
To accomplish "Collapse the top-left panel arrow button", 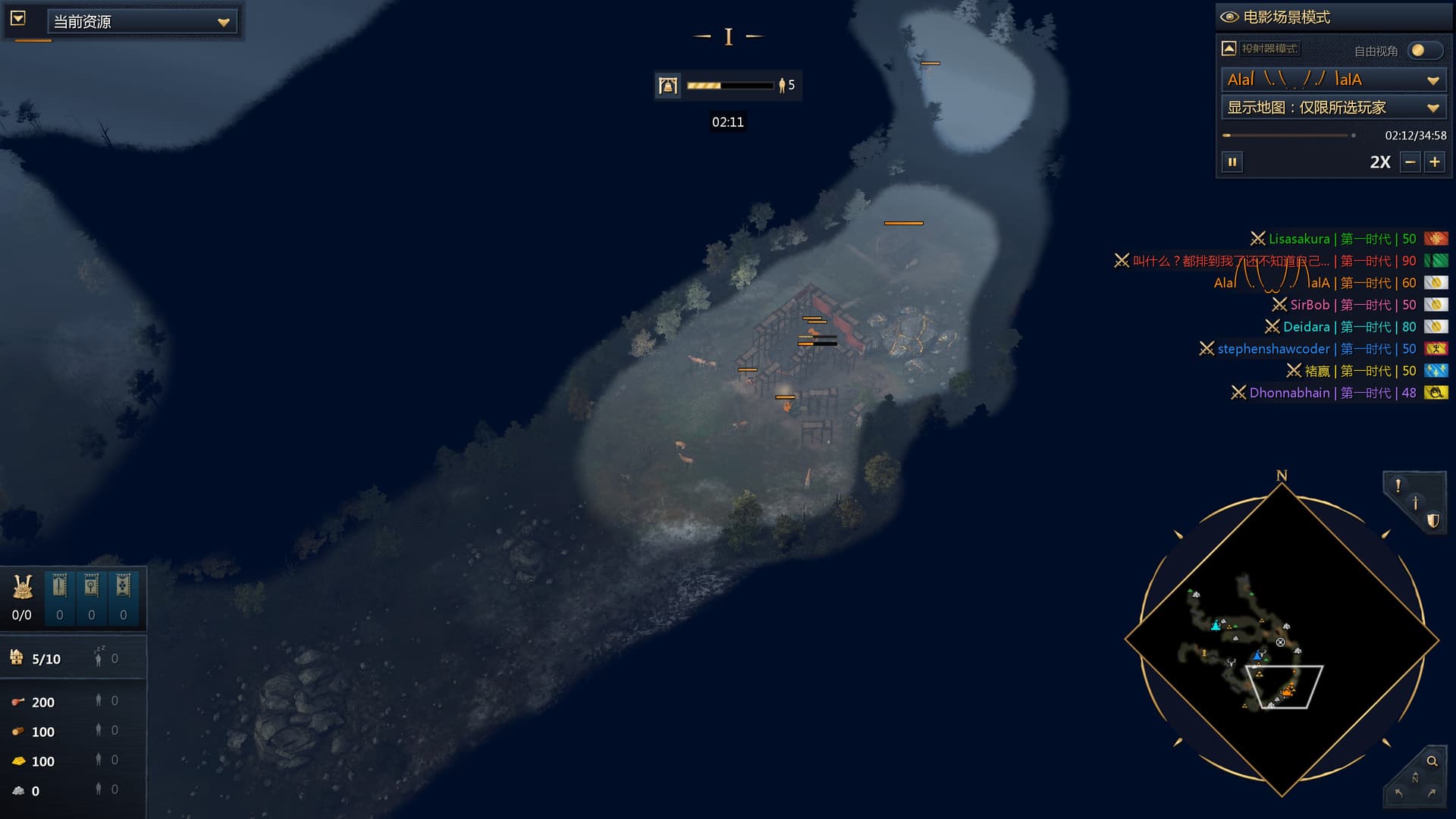I will [18, 18].
